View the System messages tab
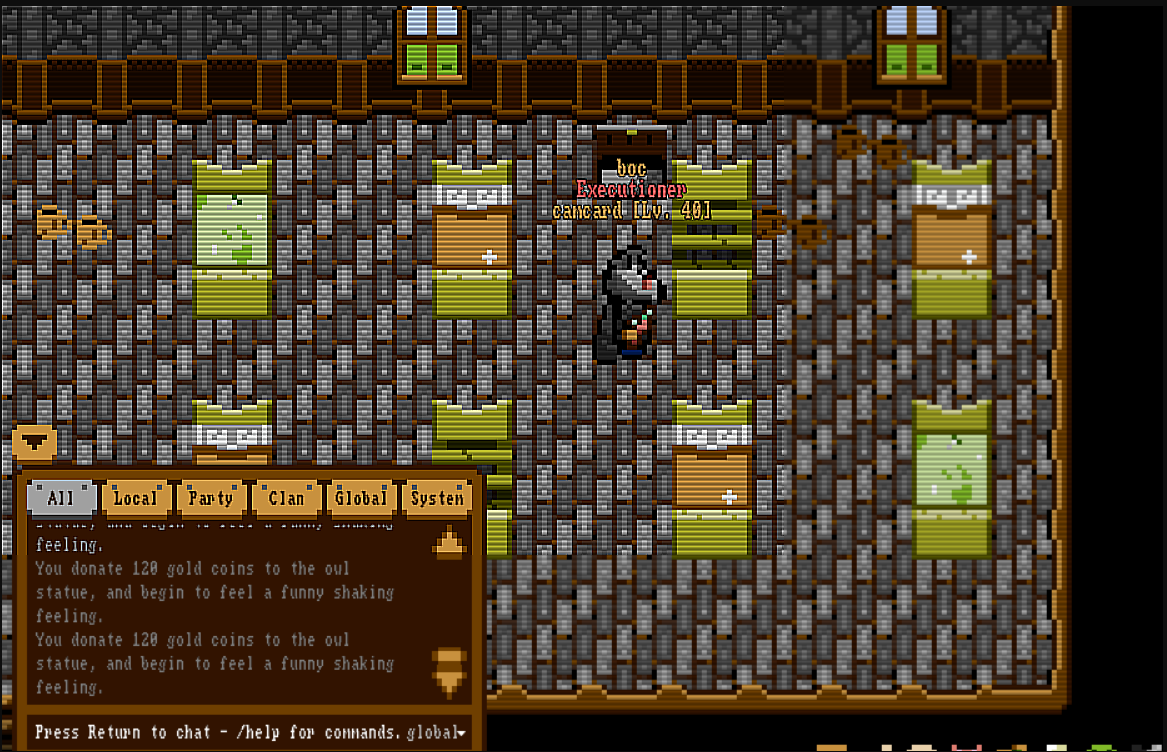Image resolution: width=1167 pixels, height=752 pixels. click(x=437, y=497)
